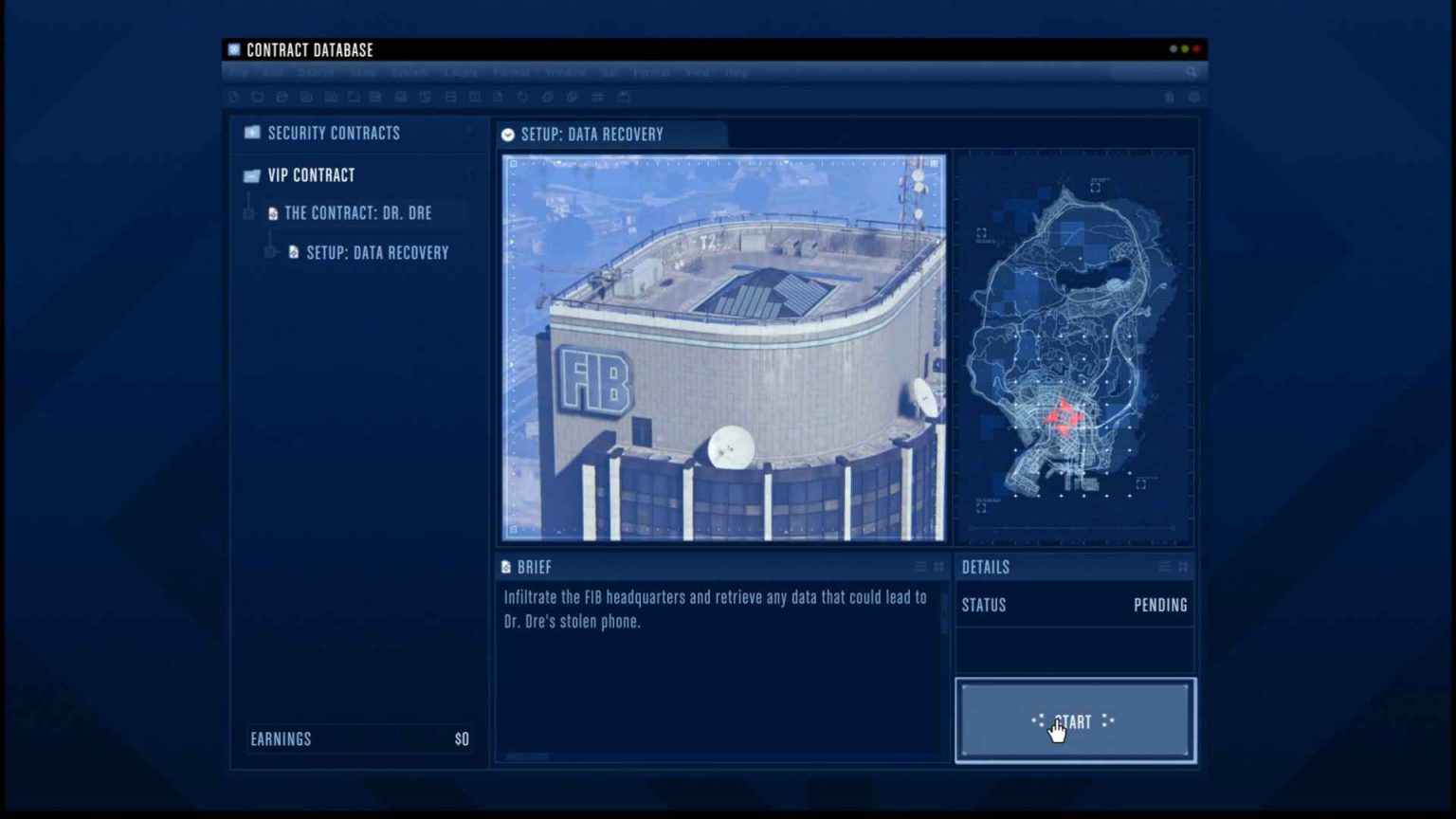This screenshot has height=819, width=1456.
Task: Click the checkmark icon on Setup: Data Recovery tab
Action: pyautogui.click(x=507, y=135)
